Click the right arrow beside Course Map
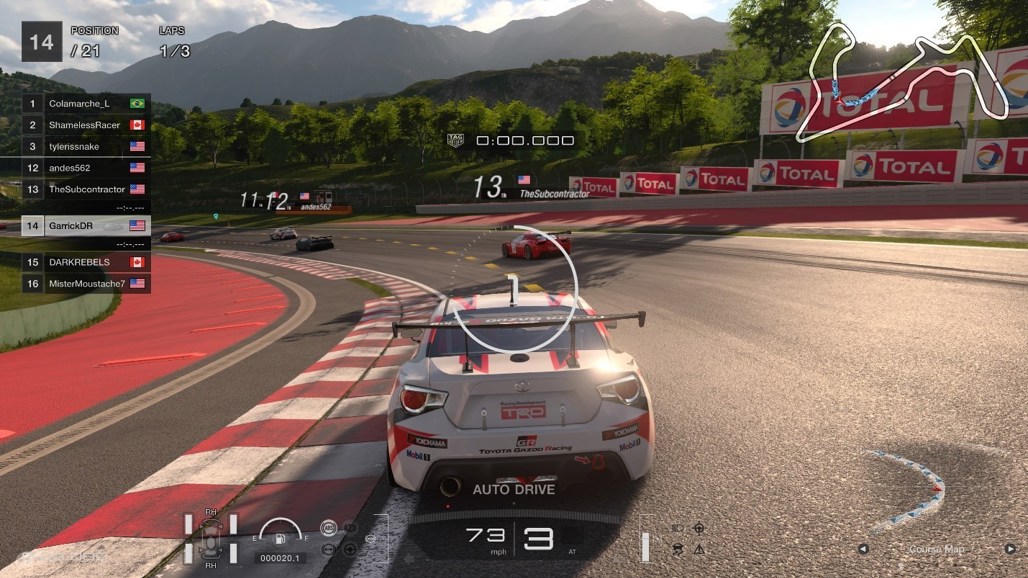 click(x=1012, y=549)
